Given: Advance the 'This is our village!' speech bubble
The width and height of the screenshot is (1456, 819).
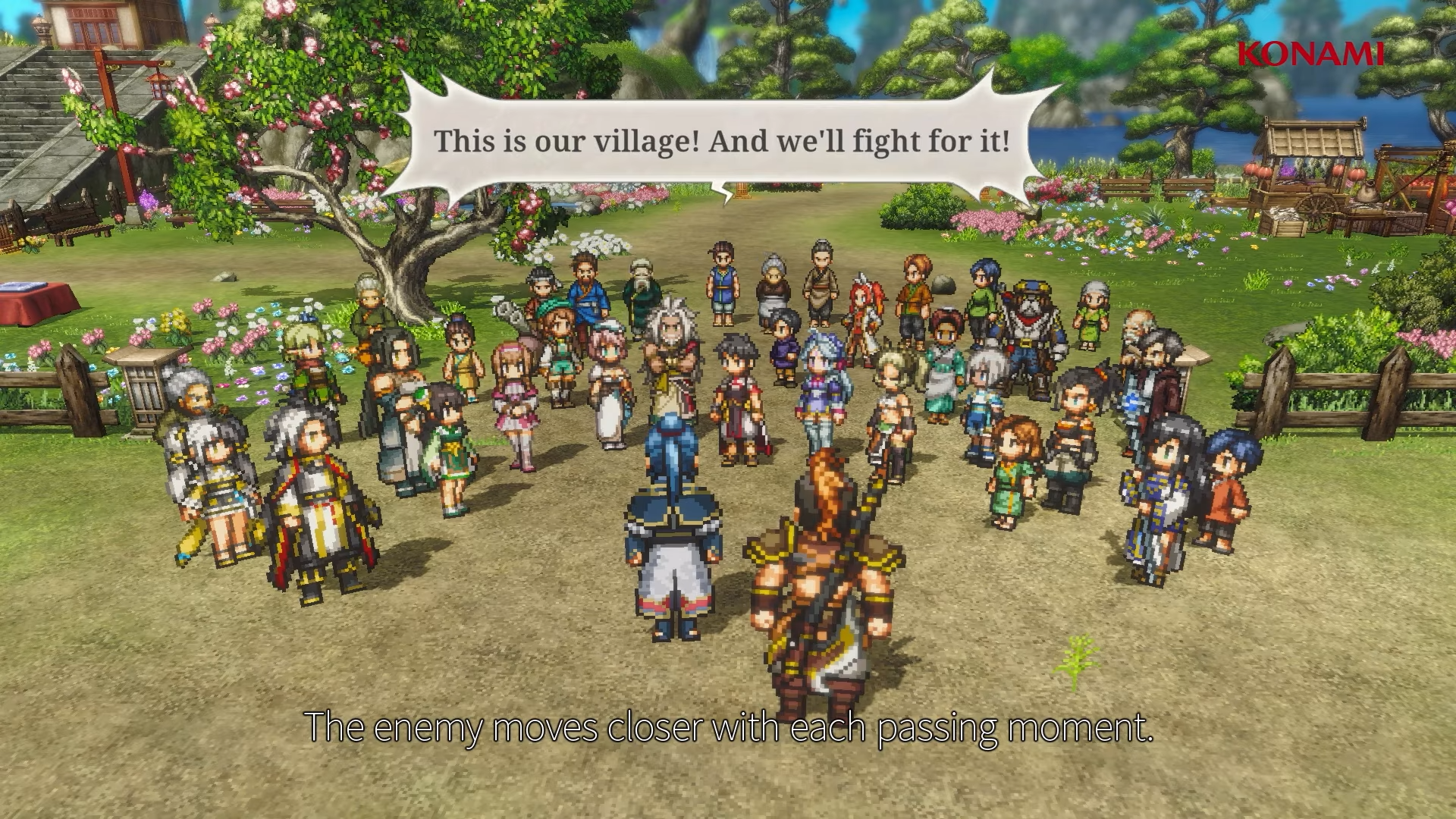Looking at the screenshot, I should coord(720,142).
